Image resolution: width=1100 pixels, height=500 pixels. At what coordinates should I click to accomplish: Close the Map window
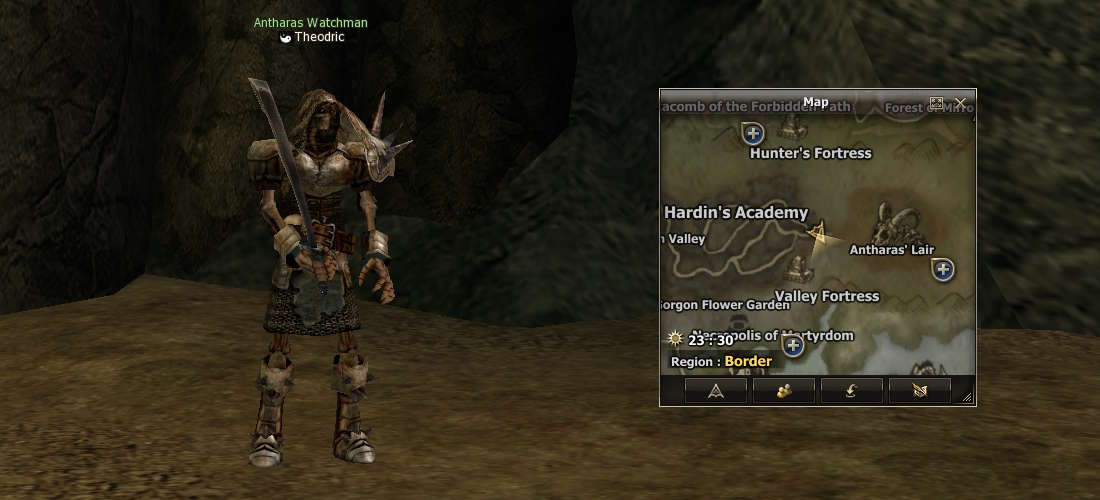coord(961,103)
